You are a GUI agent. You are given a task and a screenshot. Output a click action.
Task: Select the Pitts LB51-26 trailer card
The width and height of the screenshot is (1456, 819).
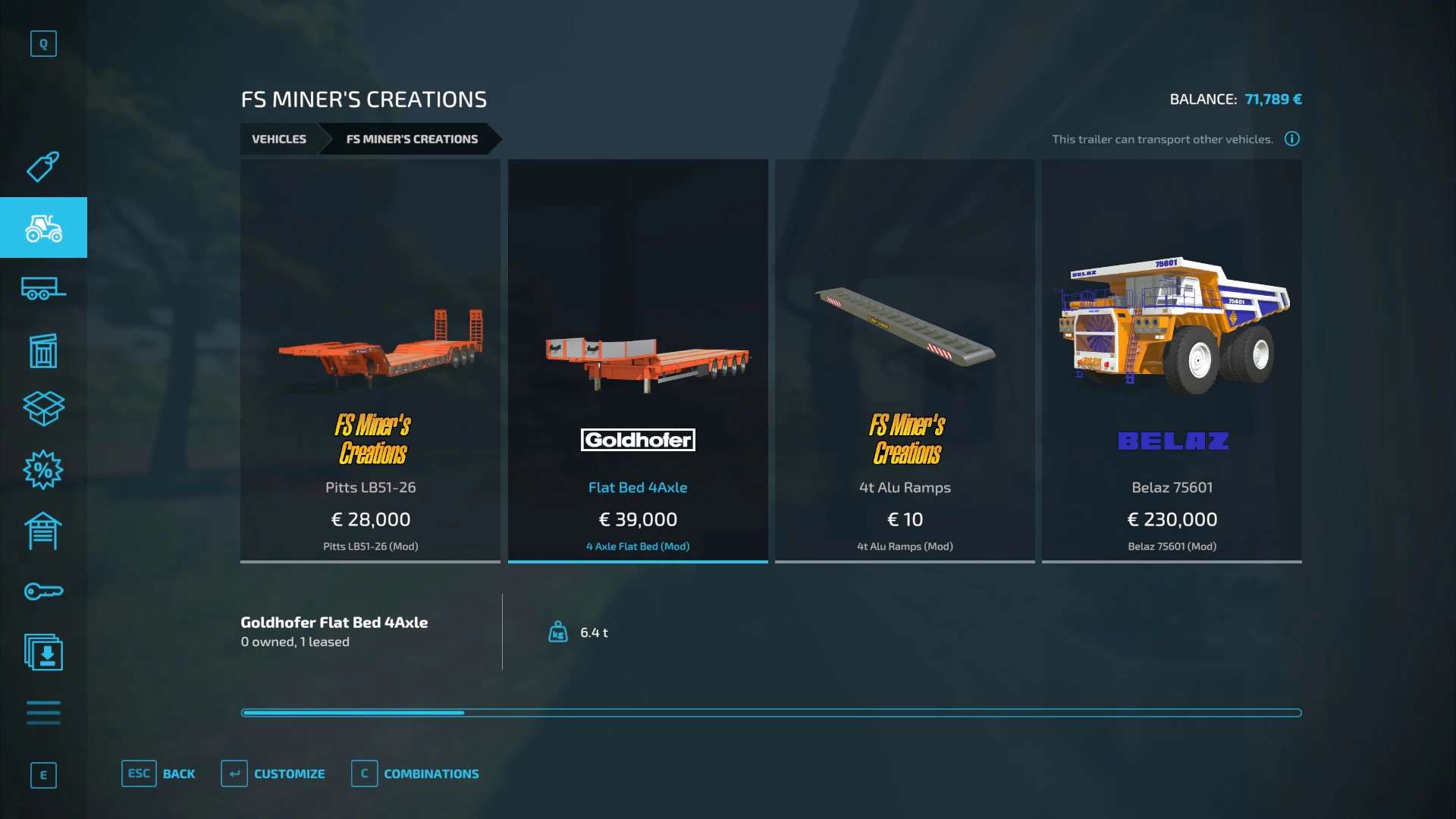click(x=370, y=360)
